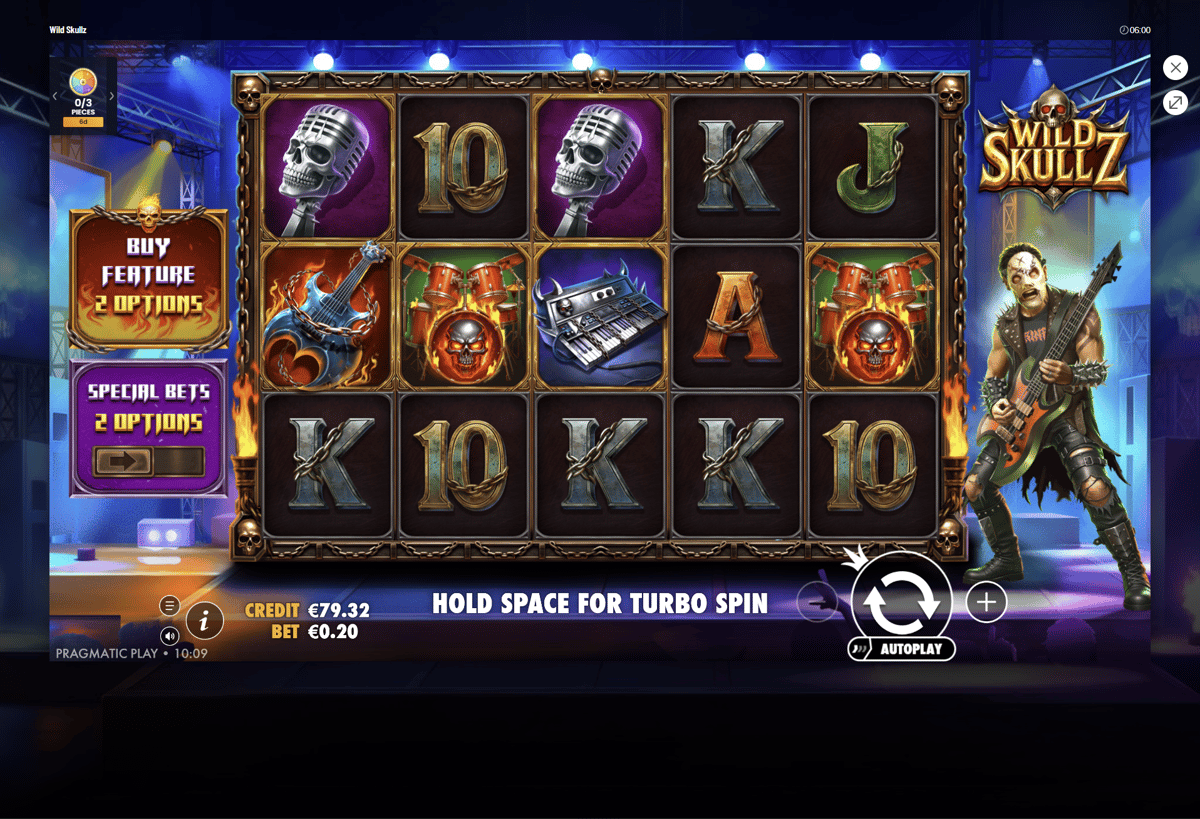Open the Buy Feature options

pyautogui.click(x=149, y=276)
